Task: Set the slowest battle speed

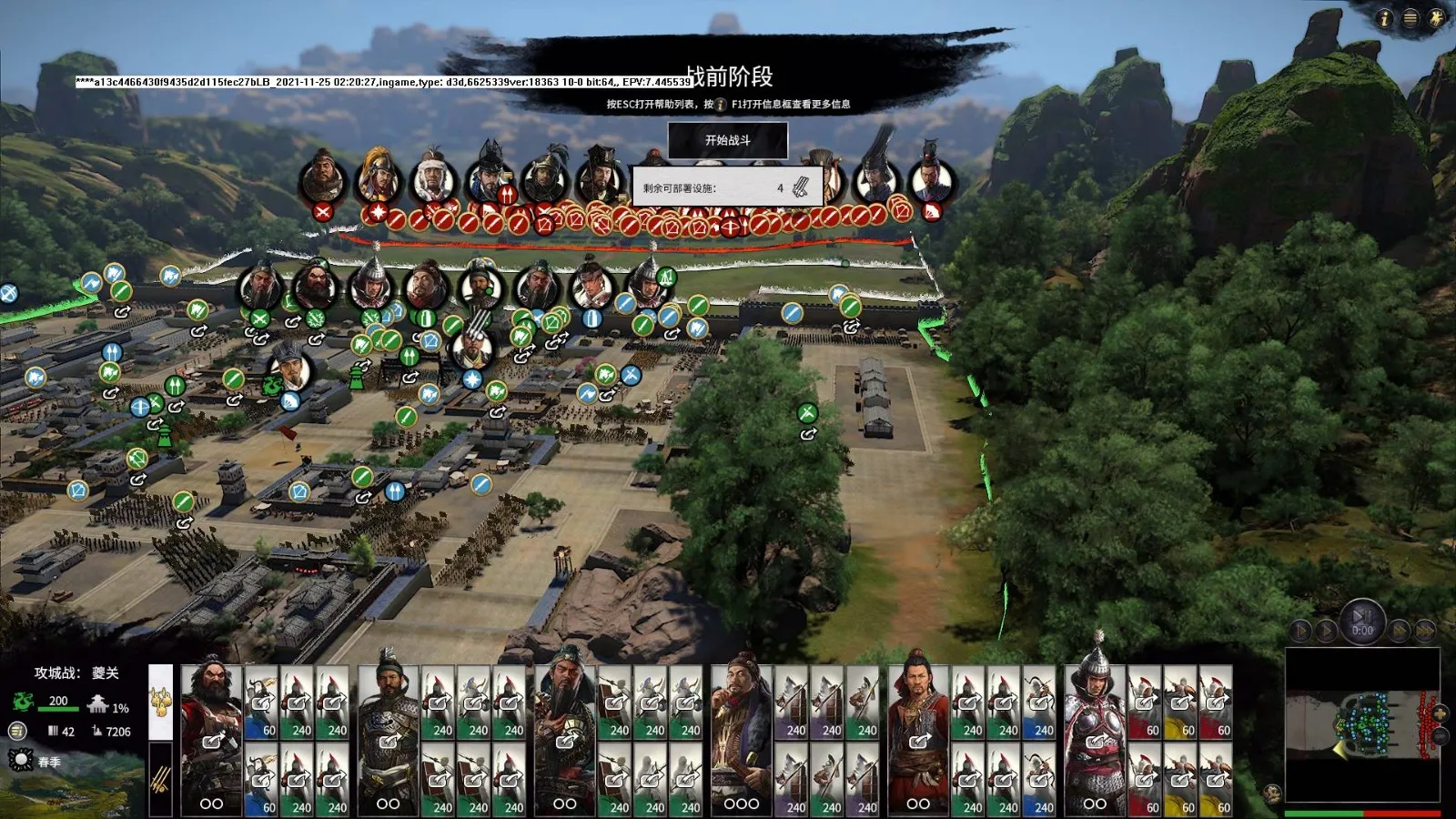Action: point(1301,630)
